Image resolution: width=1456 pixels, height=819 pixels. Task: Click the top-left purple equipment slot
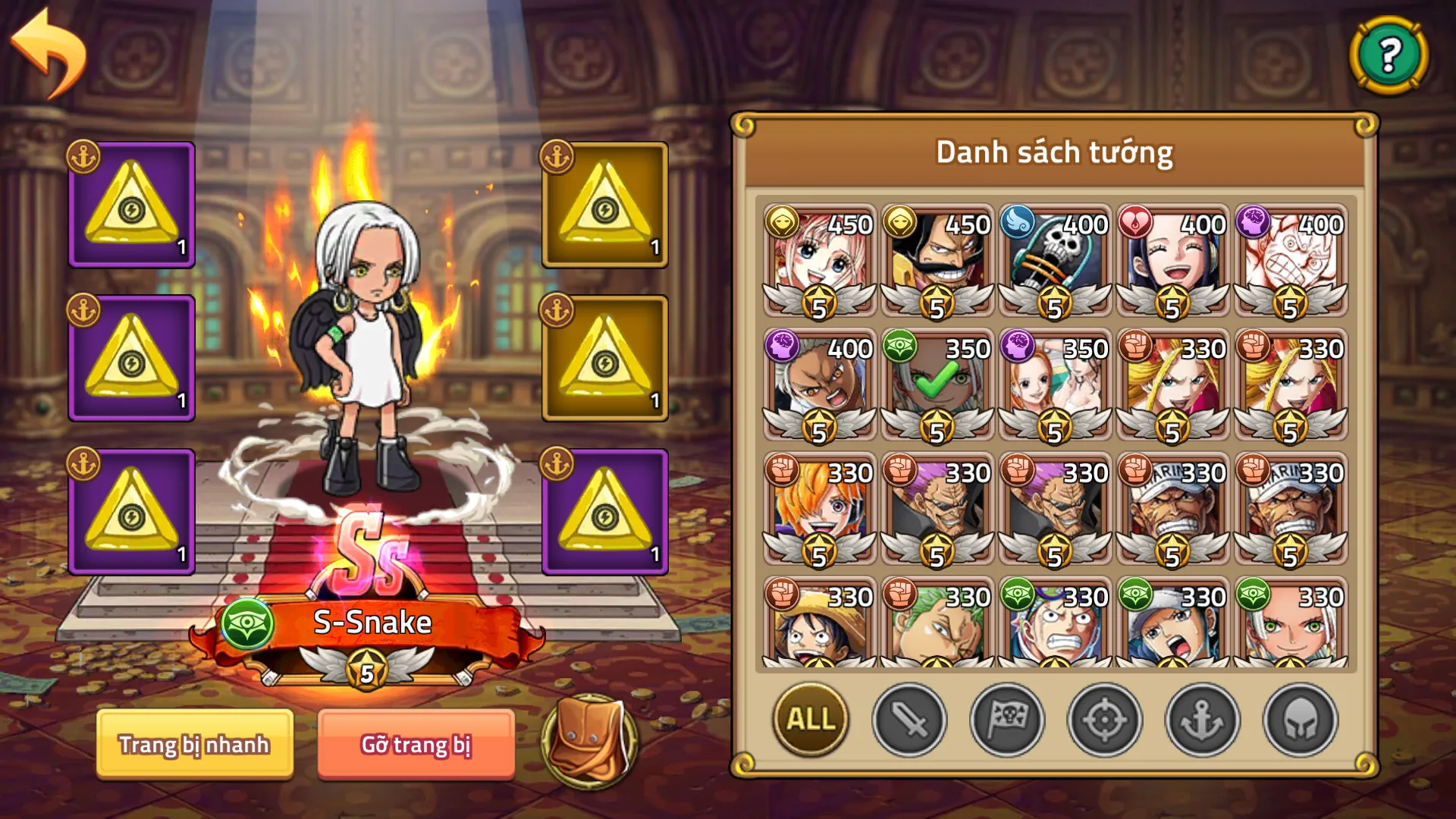pos(130,205)
